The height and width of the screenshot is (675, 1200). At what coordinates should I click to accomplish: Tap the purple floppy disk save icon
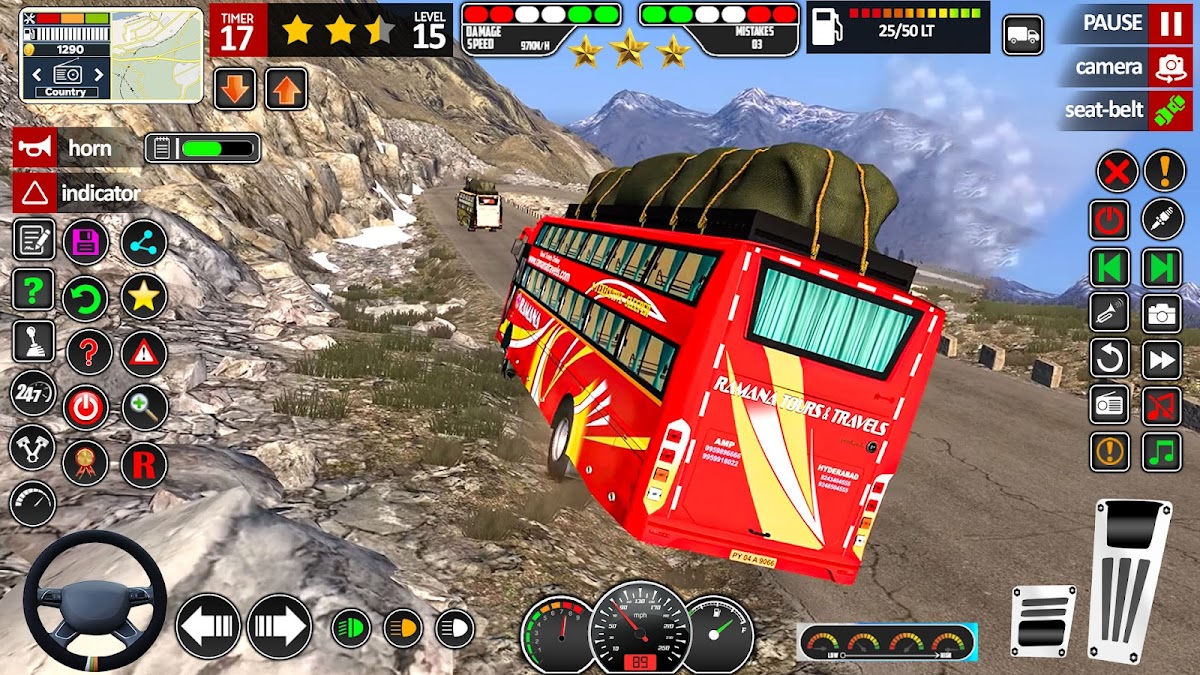(86, 243)
